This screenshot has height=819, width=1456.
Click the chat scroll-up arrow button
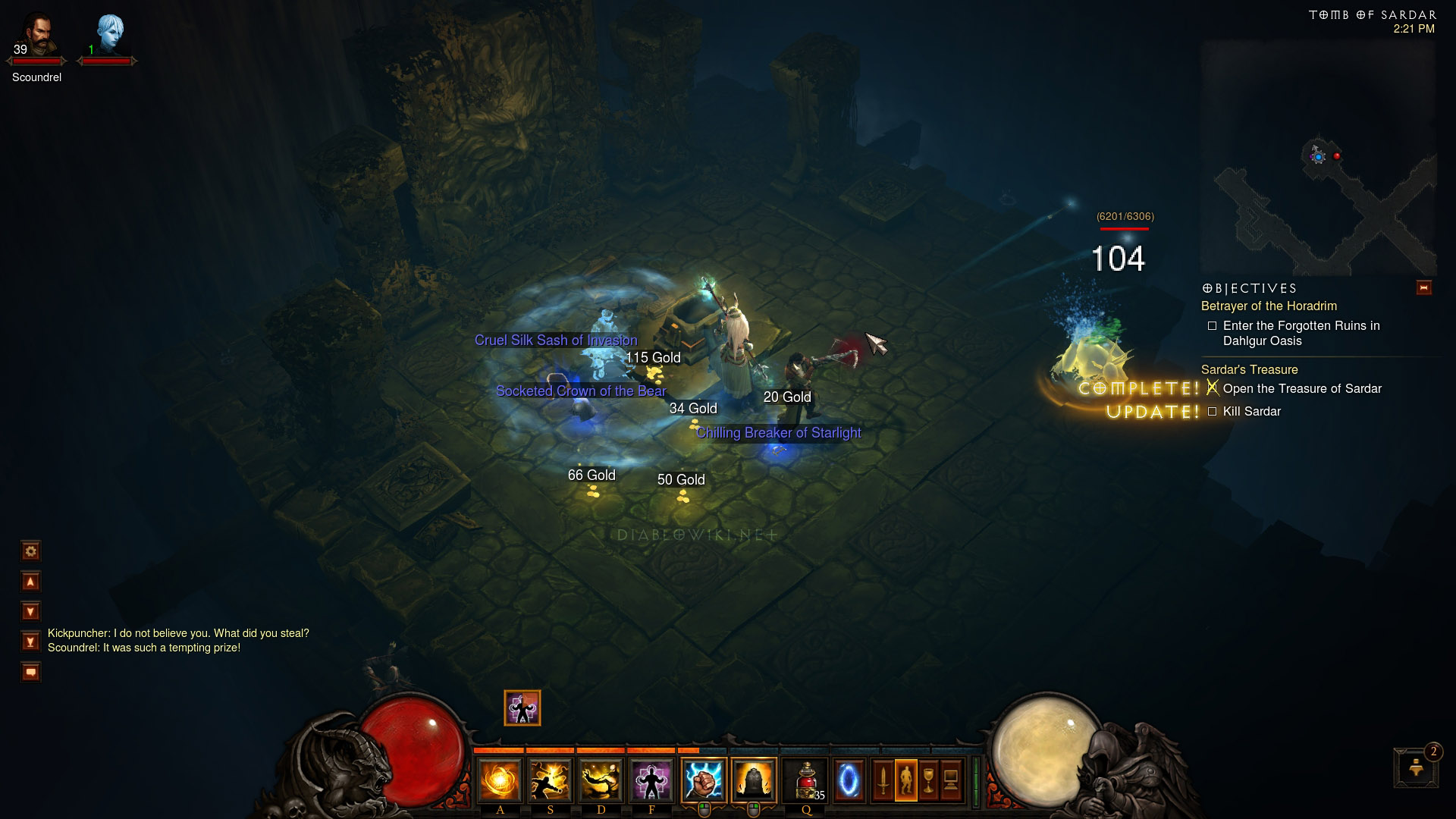[x=30, y=582]
